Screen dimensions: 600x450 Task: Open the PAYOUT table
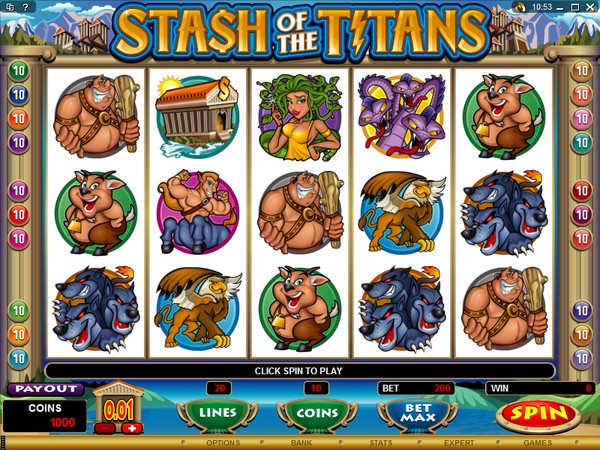coord(45,389)
